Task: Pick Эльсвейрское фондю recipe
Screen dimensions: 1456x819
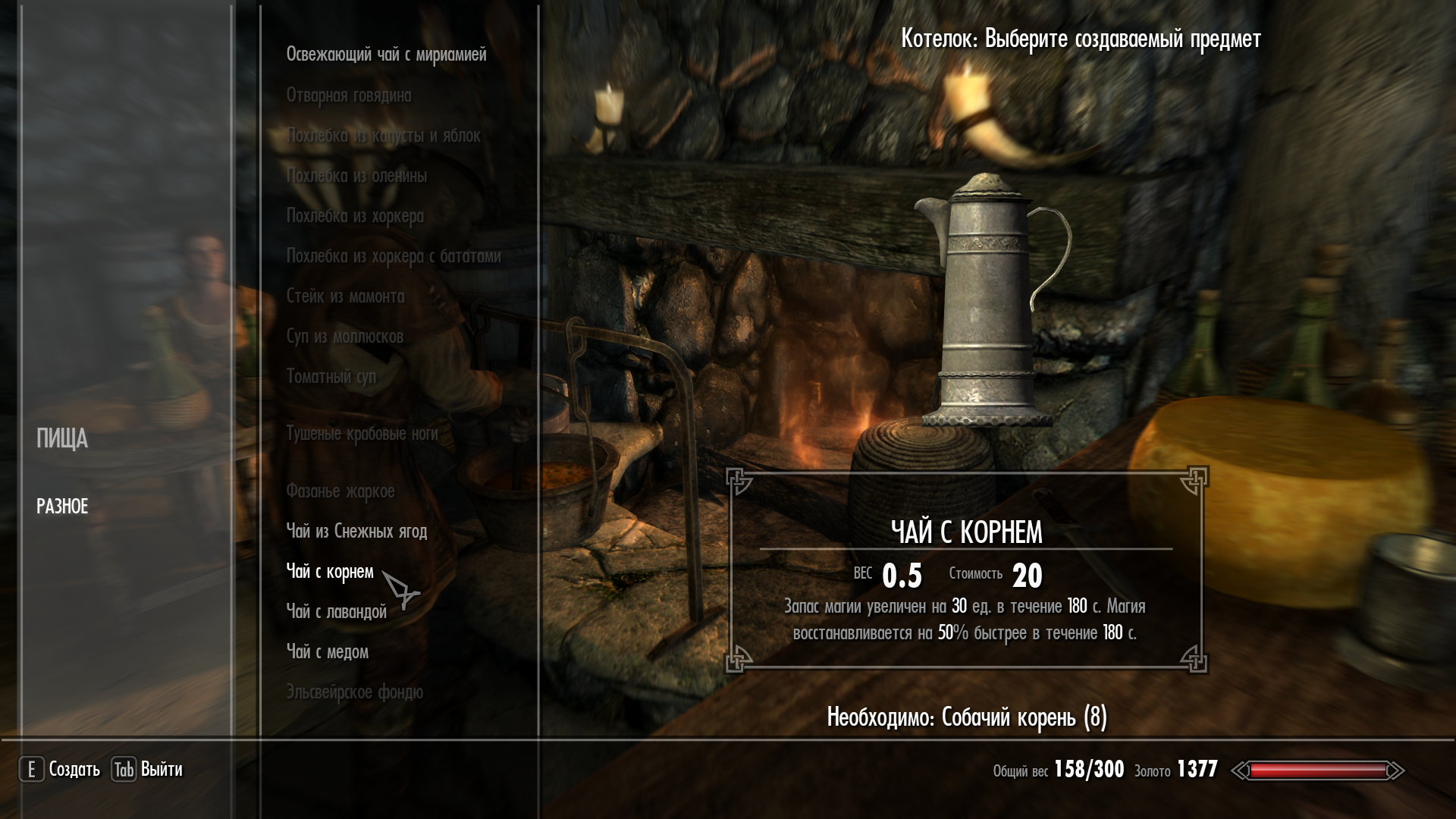Action: tap(354, 692)
